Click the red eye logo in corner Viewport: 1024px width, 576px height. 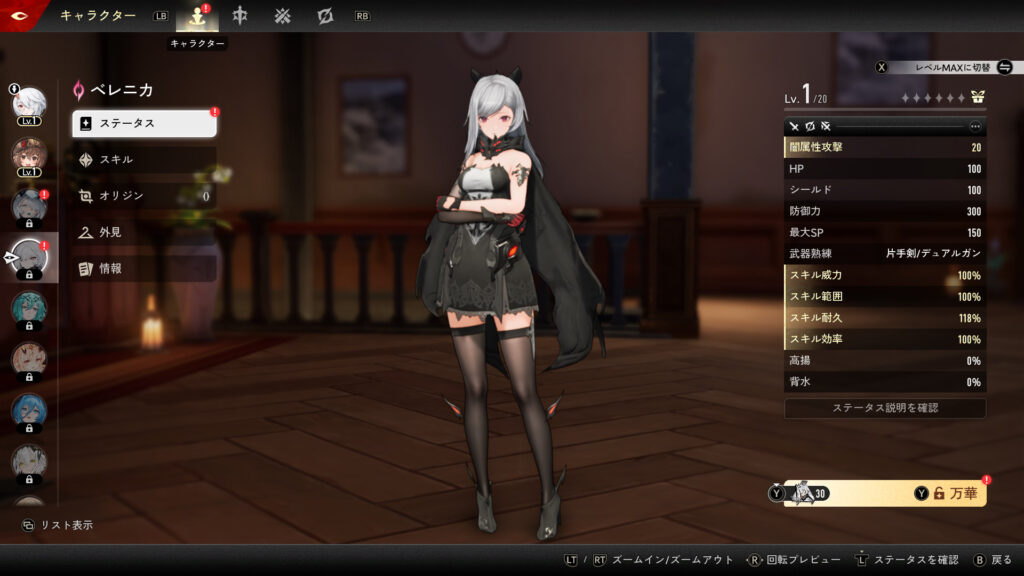(x=16, y=15)
